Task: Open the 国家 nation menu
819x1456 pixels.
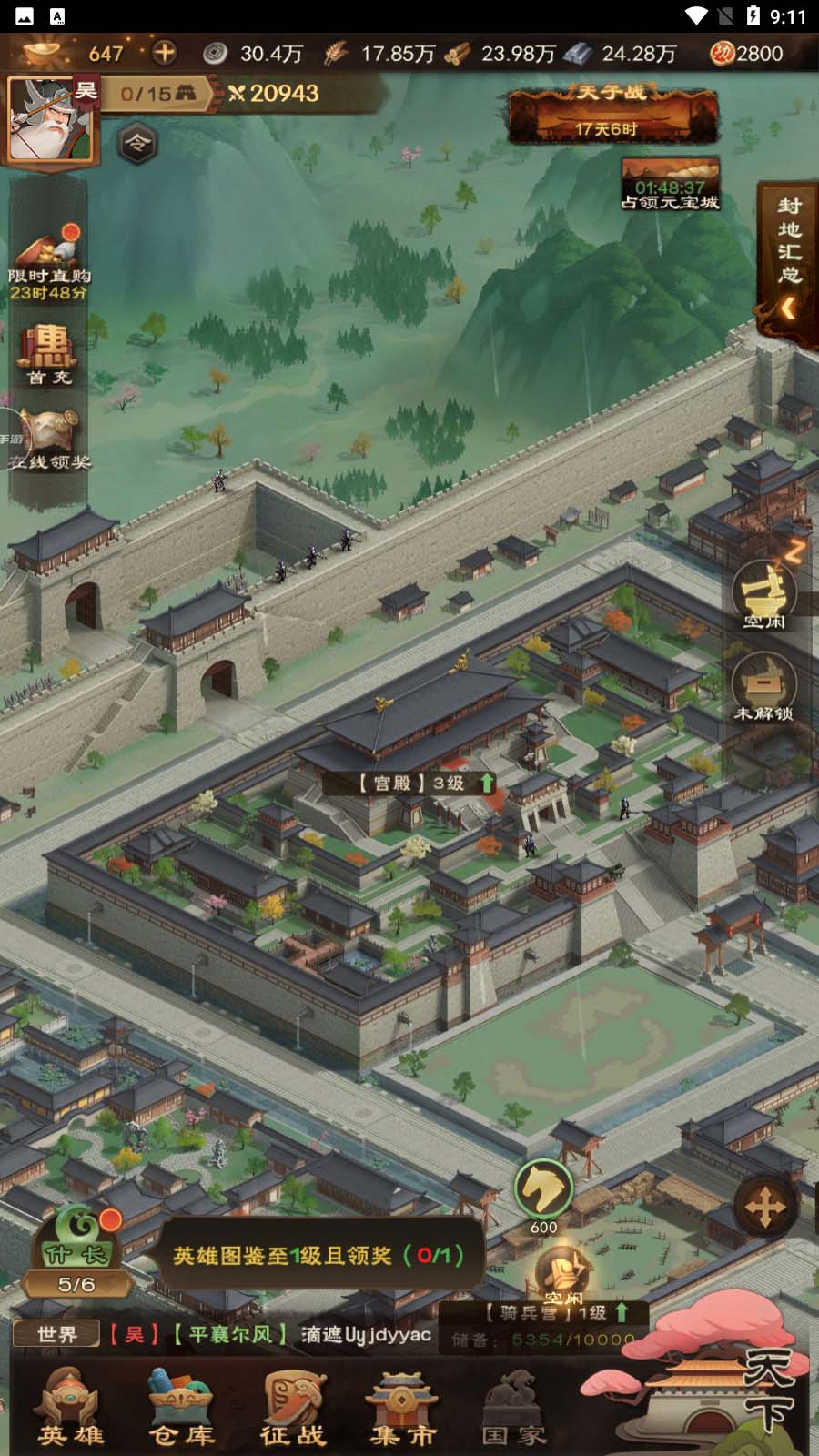Action: coord(514,1406)
